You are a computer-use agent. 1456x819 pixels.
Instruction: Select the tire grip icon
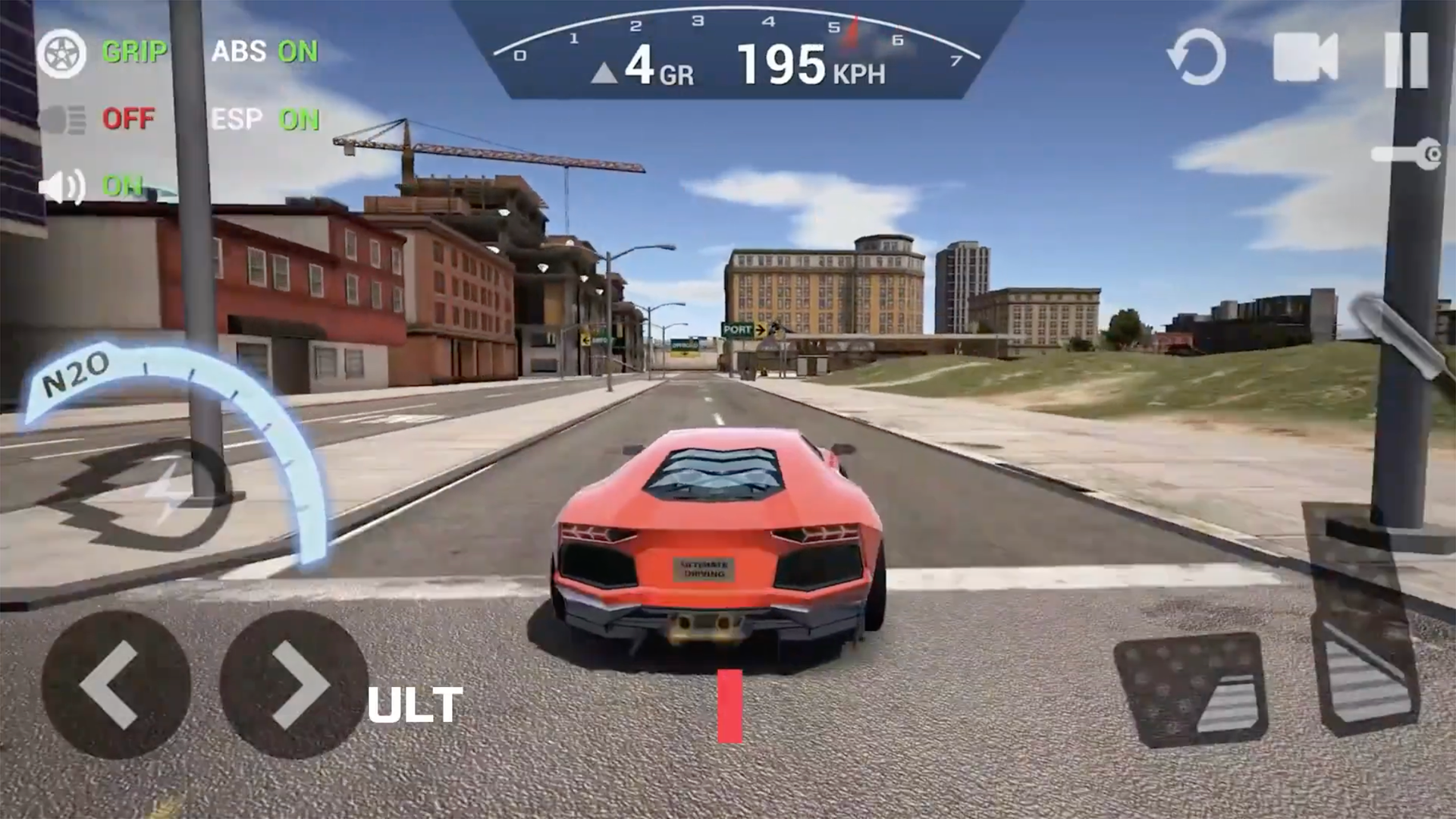[x=64, y=53]
